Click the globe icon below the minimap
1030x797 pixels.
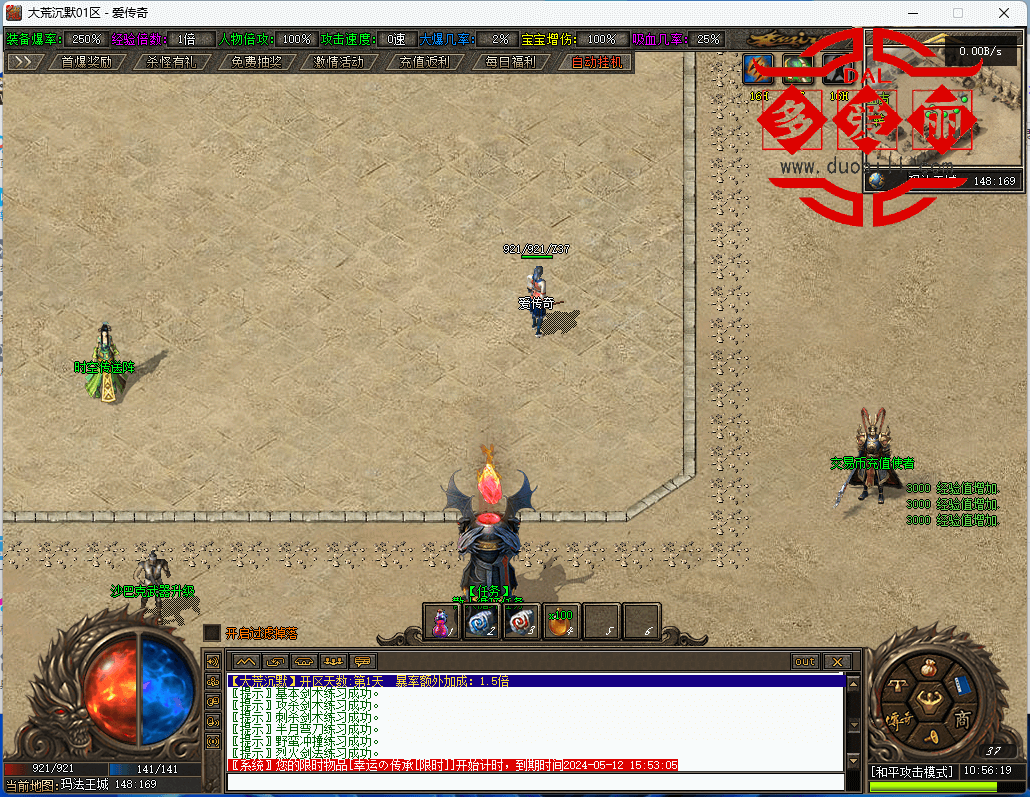(x=877, y=180)
